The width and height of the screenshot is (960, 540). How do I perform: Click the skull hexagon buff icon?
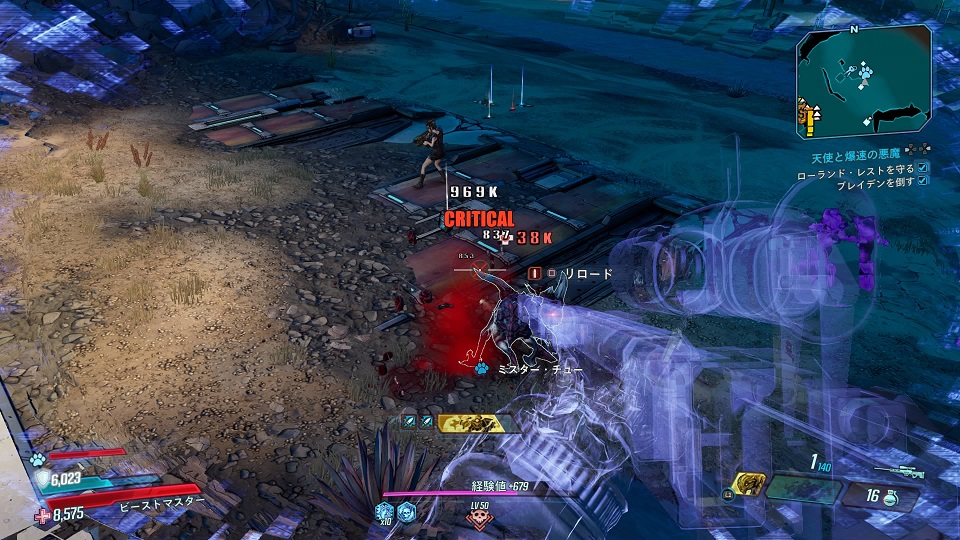[406, 512]
